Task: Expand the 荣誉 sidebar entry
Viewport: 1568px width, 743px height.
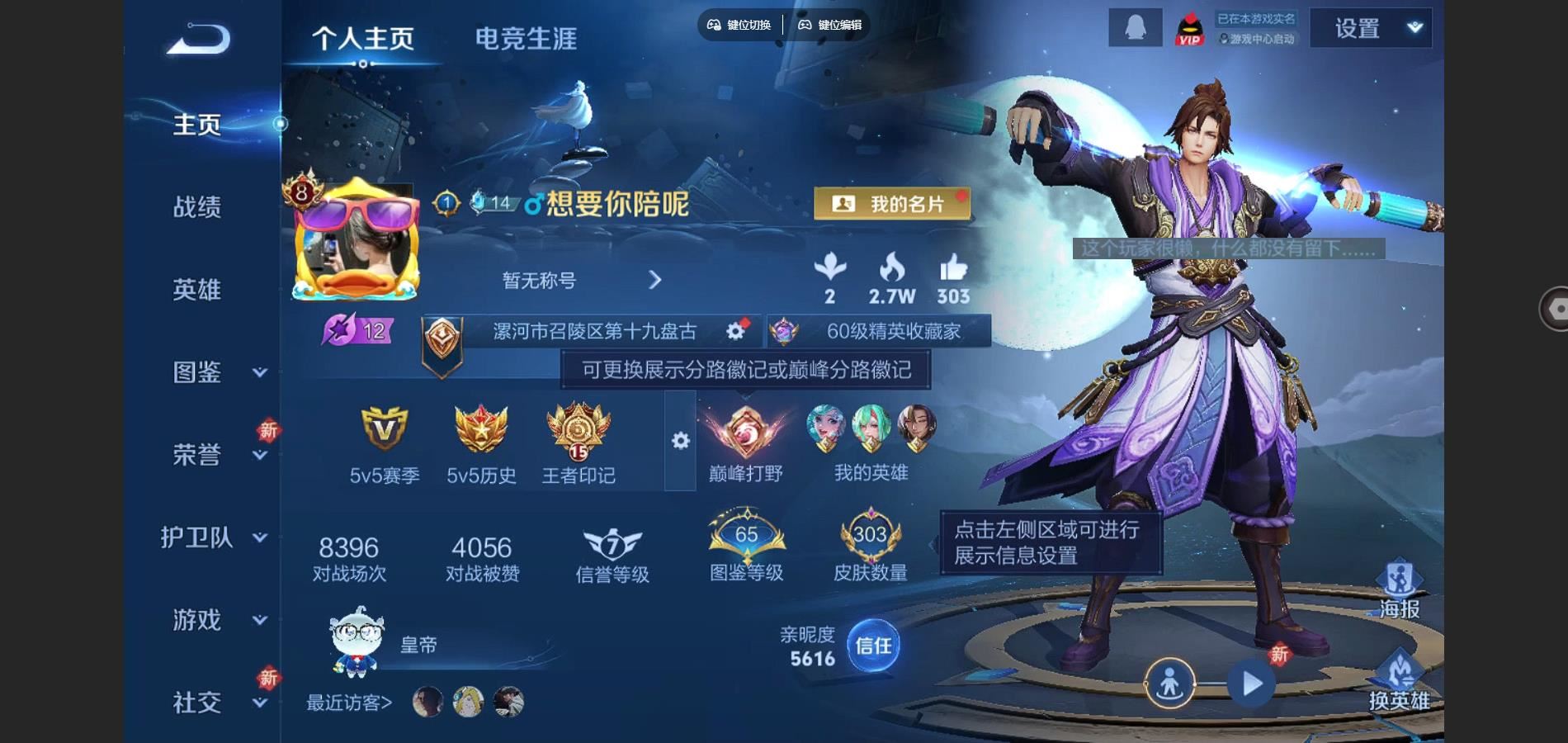Action: pyautogui.click(x=215, y=455)
